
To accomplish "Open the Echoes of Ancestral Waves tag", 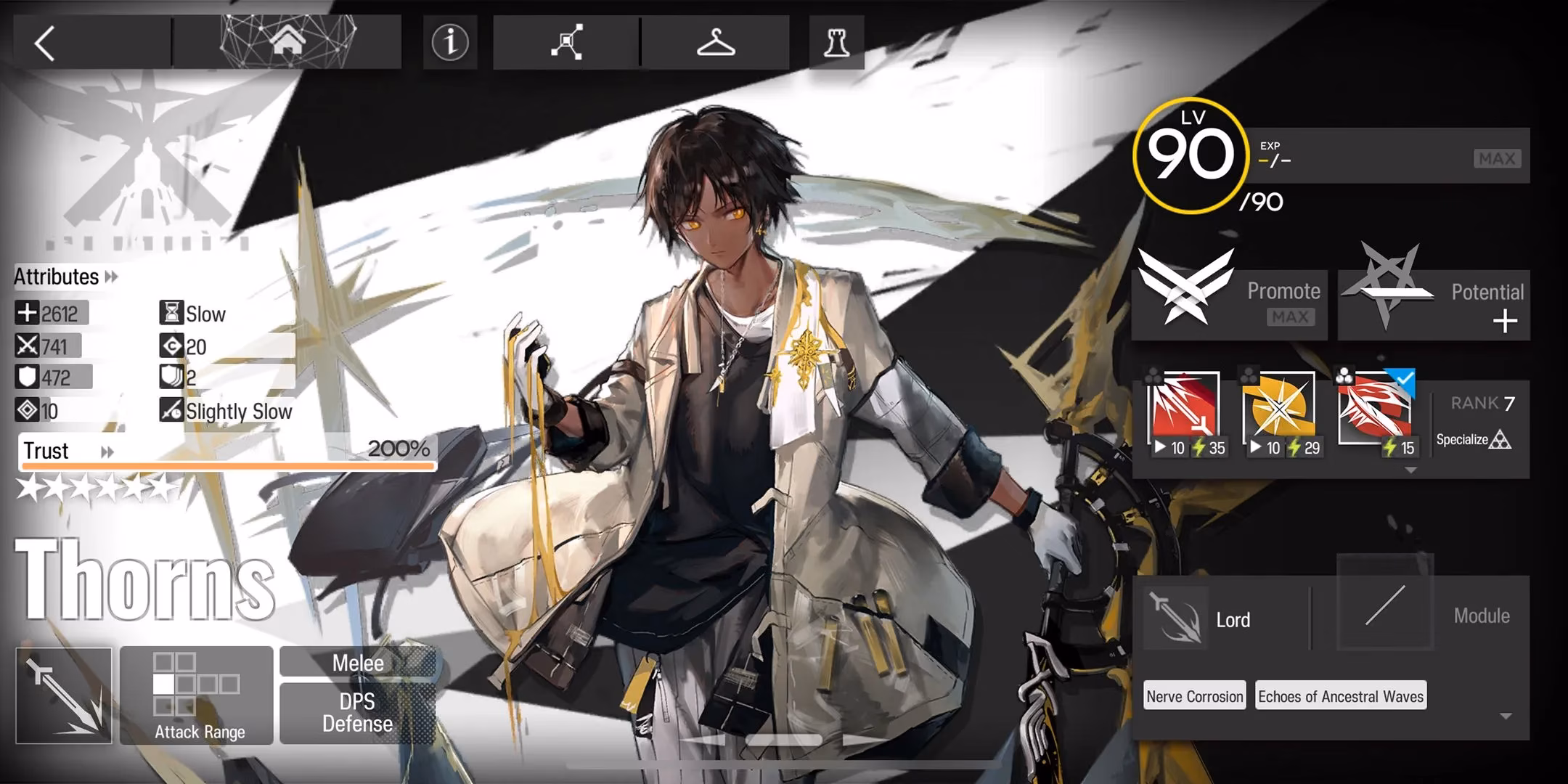I will pos(1340,695).
